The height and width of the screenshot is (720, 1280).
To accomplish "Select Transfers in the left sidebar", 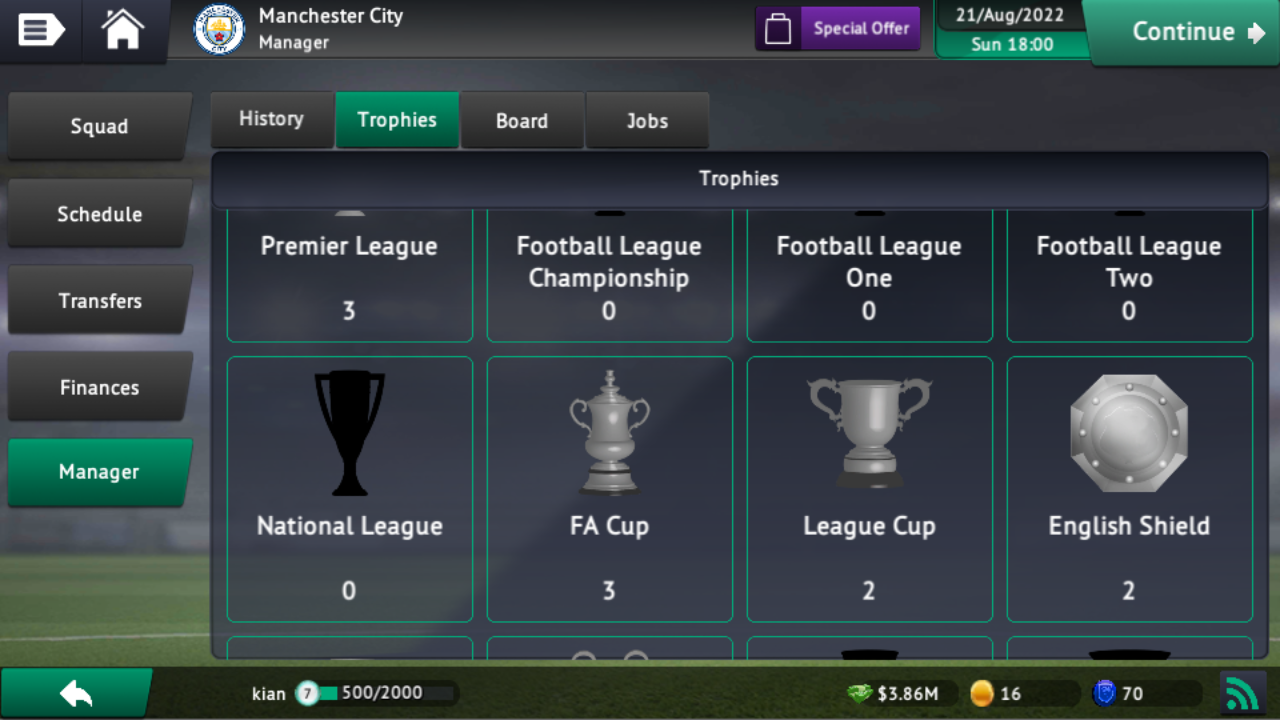I will coord(99,300).
